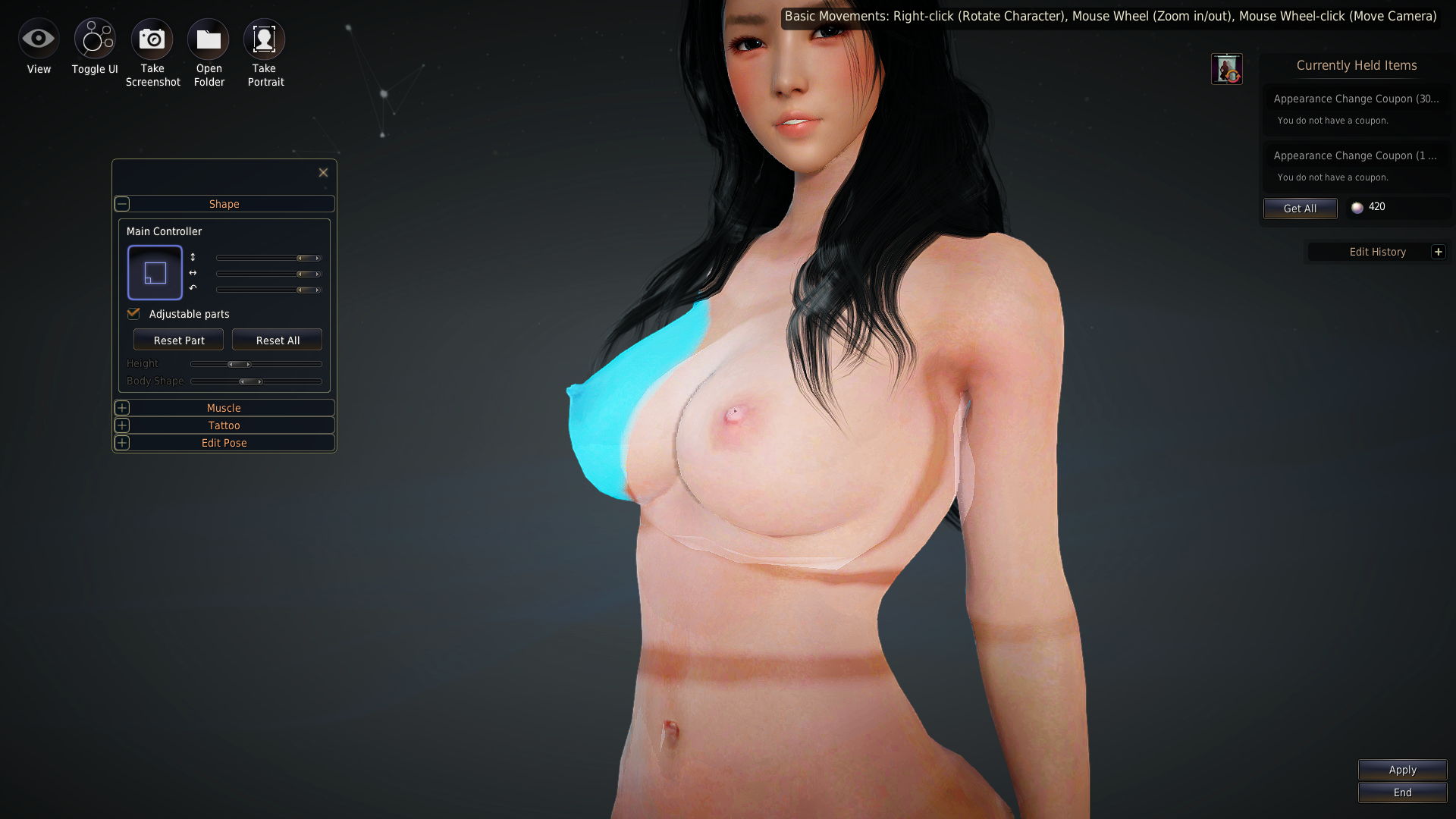Toggle the vertical adjustment arrow control
The width and height of the screenshot is (1456, 819).
pyautogui.click(x=194, y=257)
